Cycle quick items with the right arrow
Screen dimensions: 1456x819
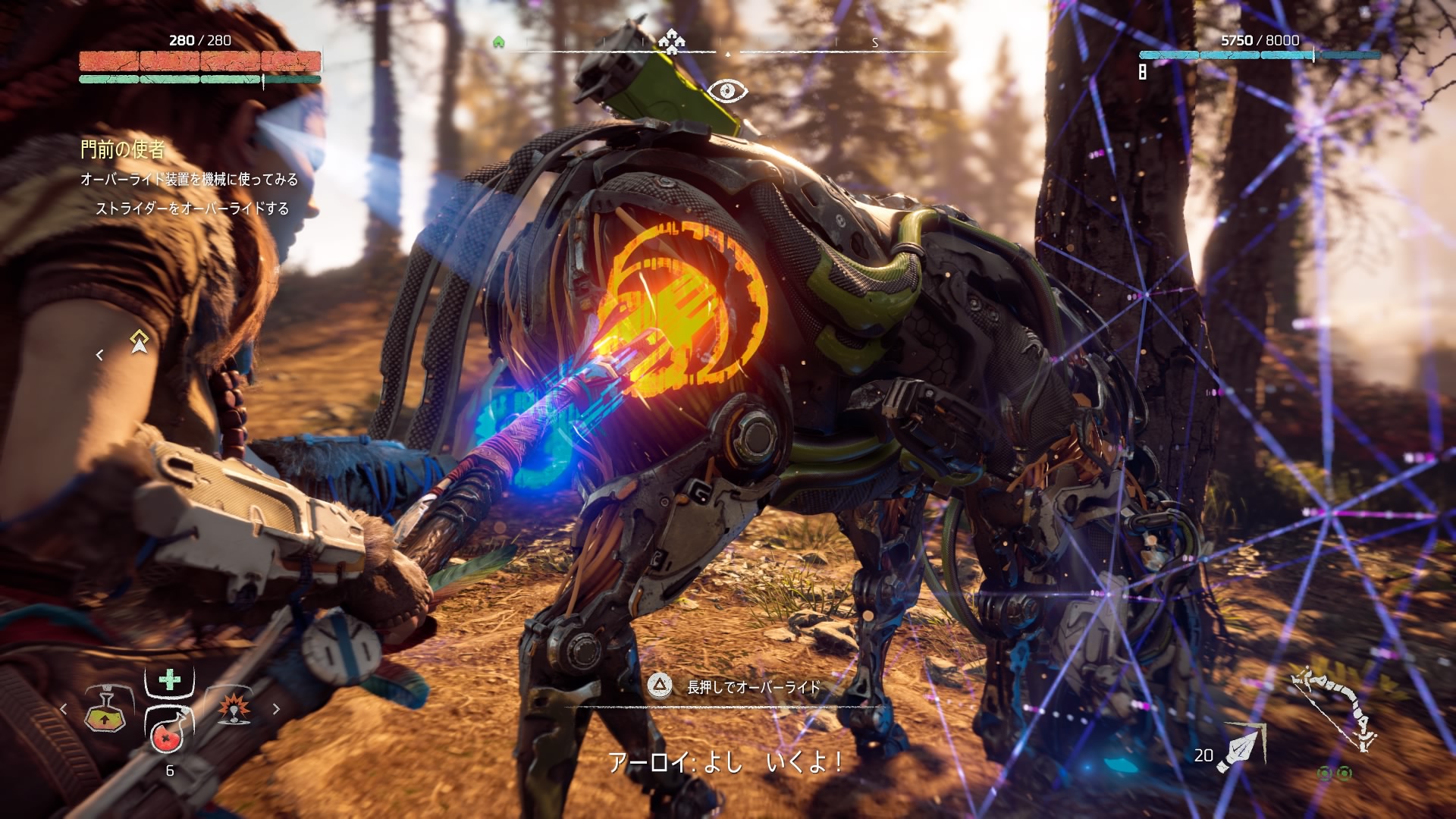pyautogui.click(x=276, y=709)
